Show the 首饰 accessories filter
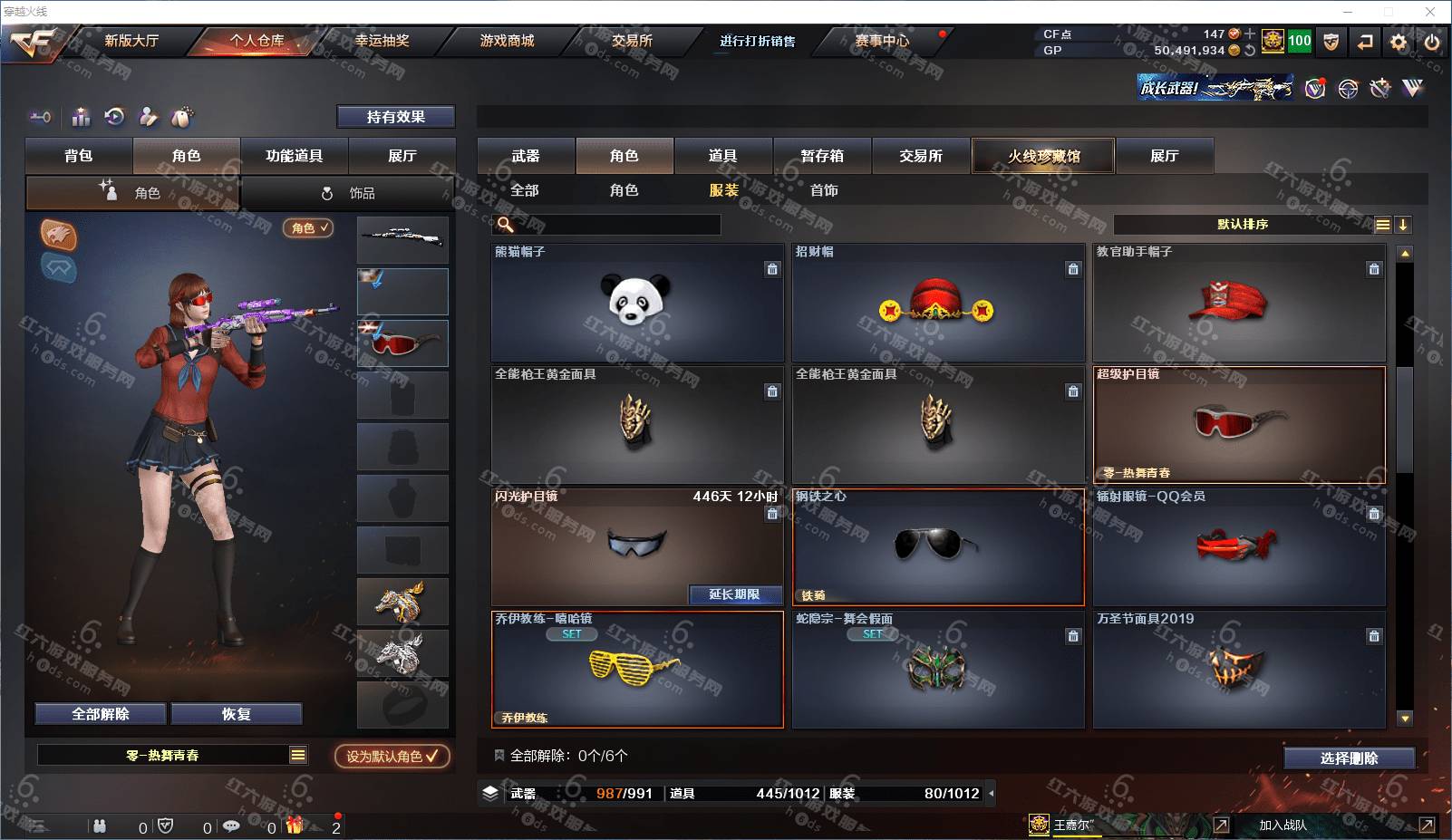 [824, 190]
